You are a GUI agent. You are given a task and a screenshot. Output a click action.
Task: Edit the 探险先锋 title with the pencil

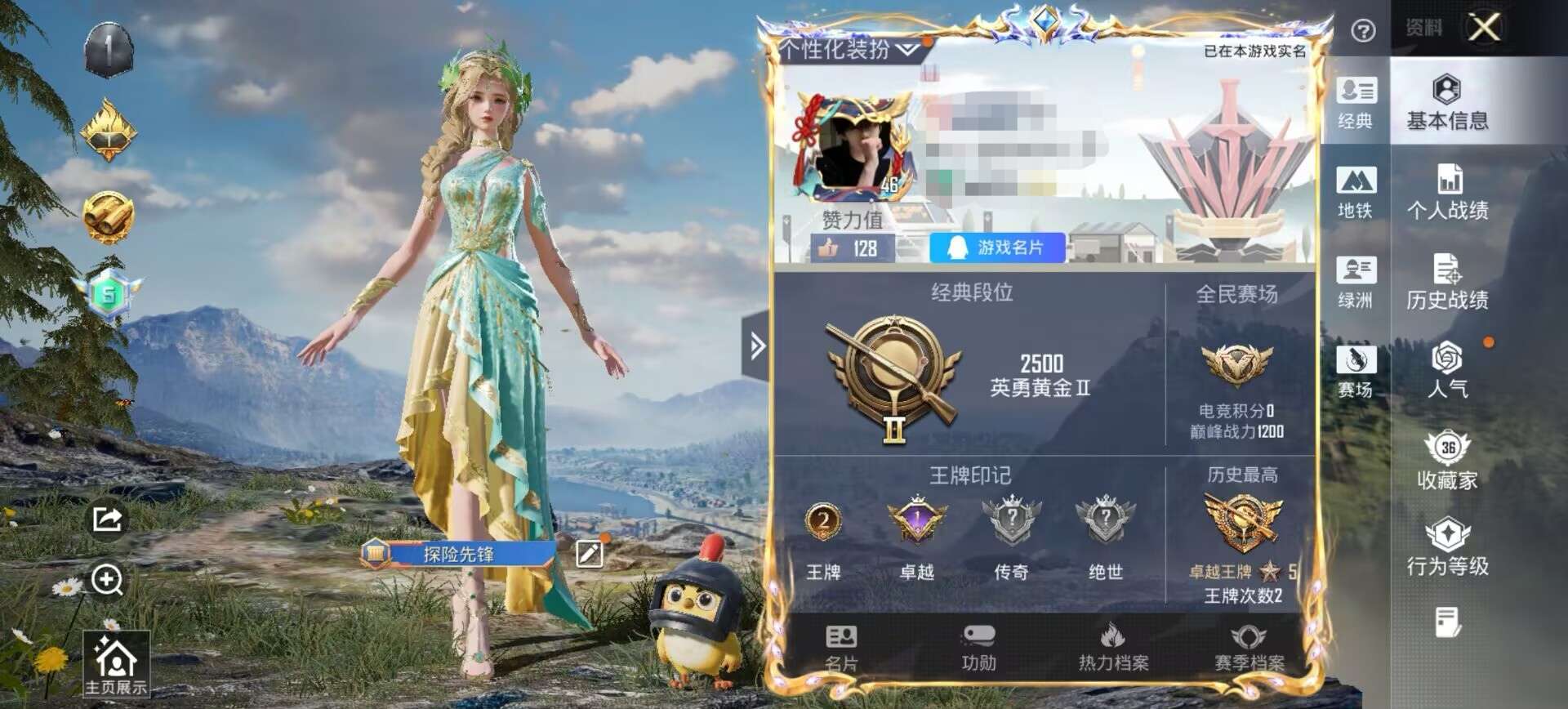(589, 553)
